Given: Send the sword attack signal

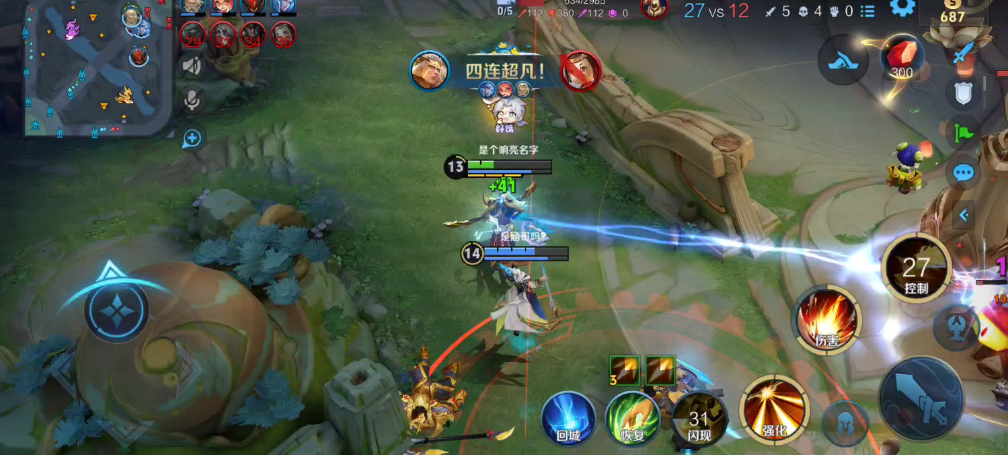Looking at the screenshot, I should click(963, 55).
